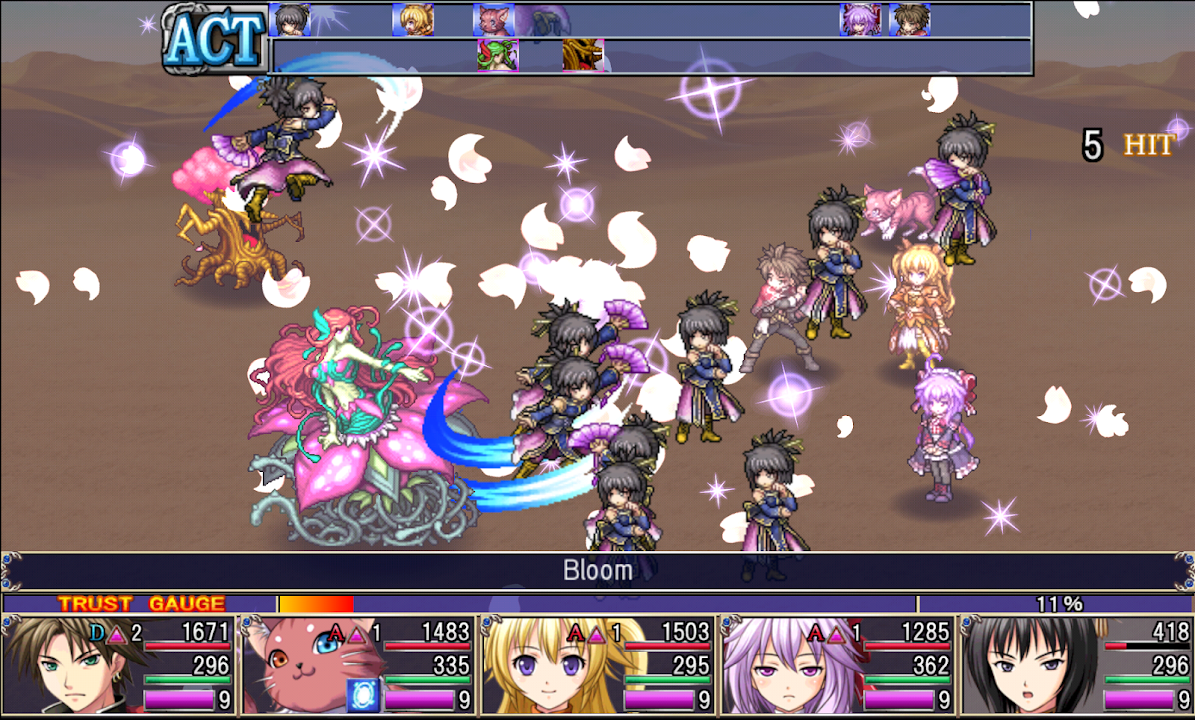Select the pink cat's party status panel
Viewport: 1195px width, 720px height.
pos(358,665)
